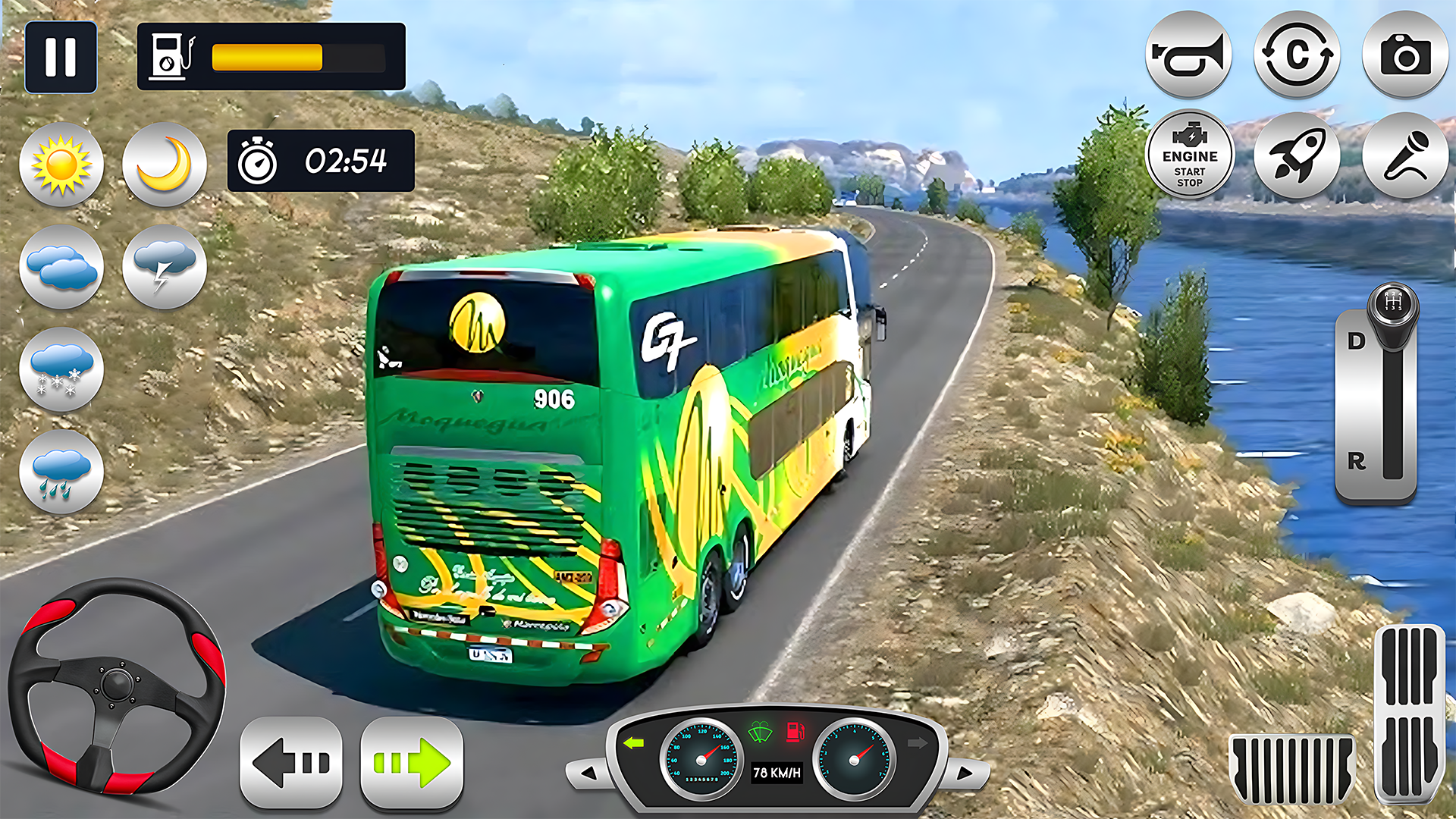Pause the game

tap(61, 57)
